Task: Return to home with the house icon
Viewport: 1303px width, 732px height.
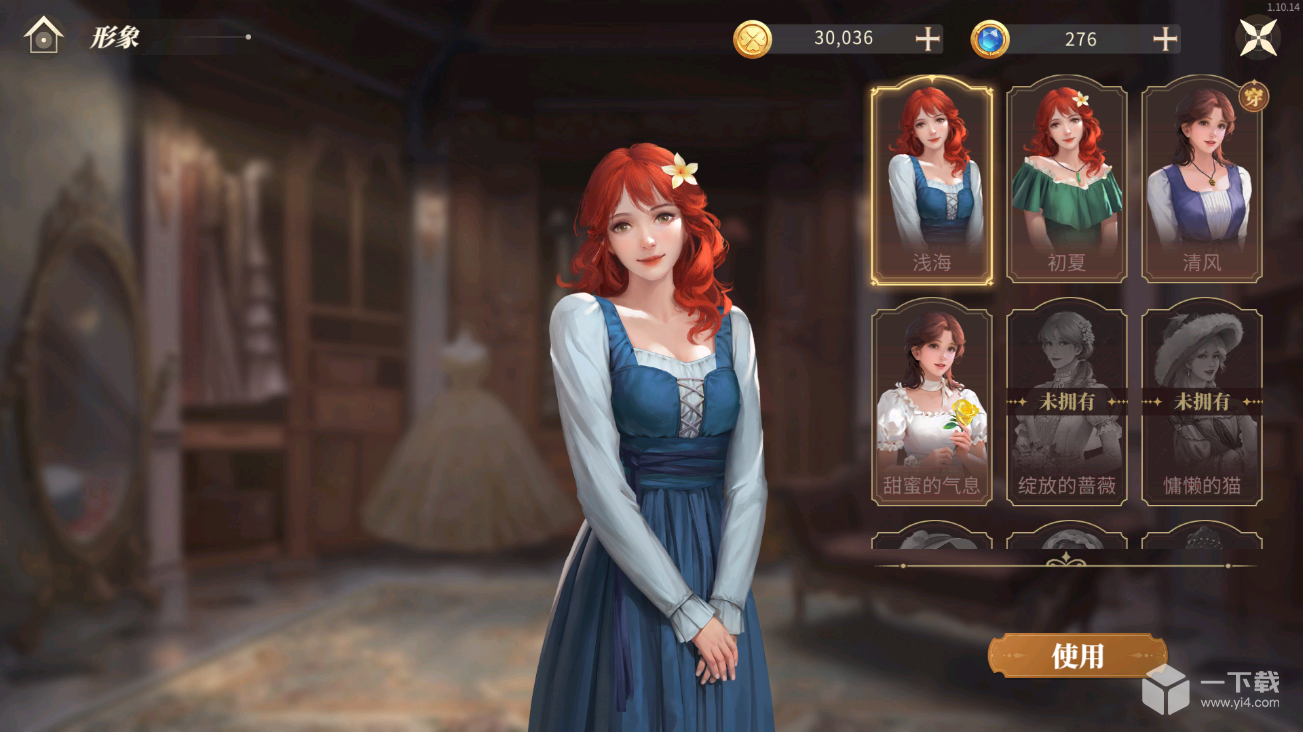Action: tap(44, 37)
